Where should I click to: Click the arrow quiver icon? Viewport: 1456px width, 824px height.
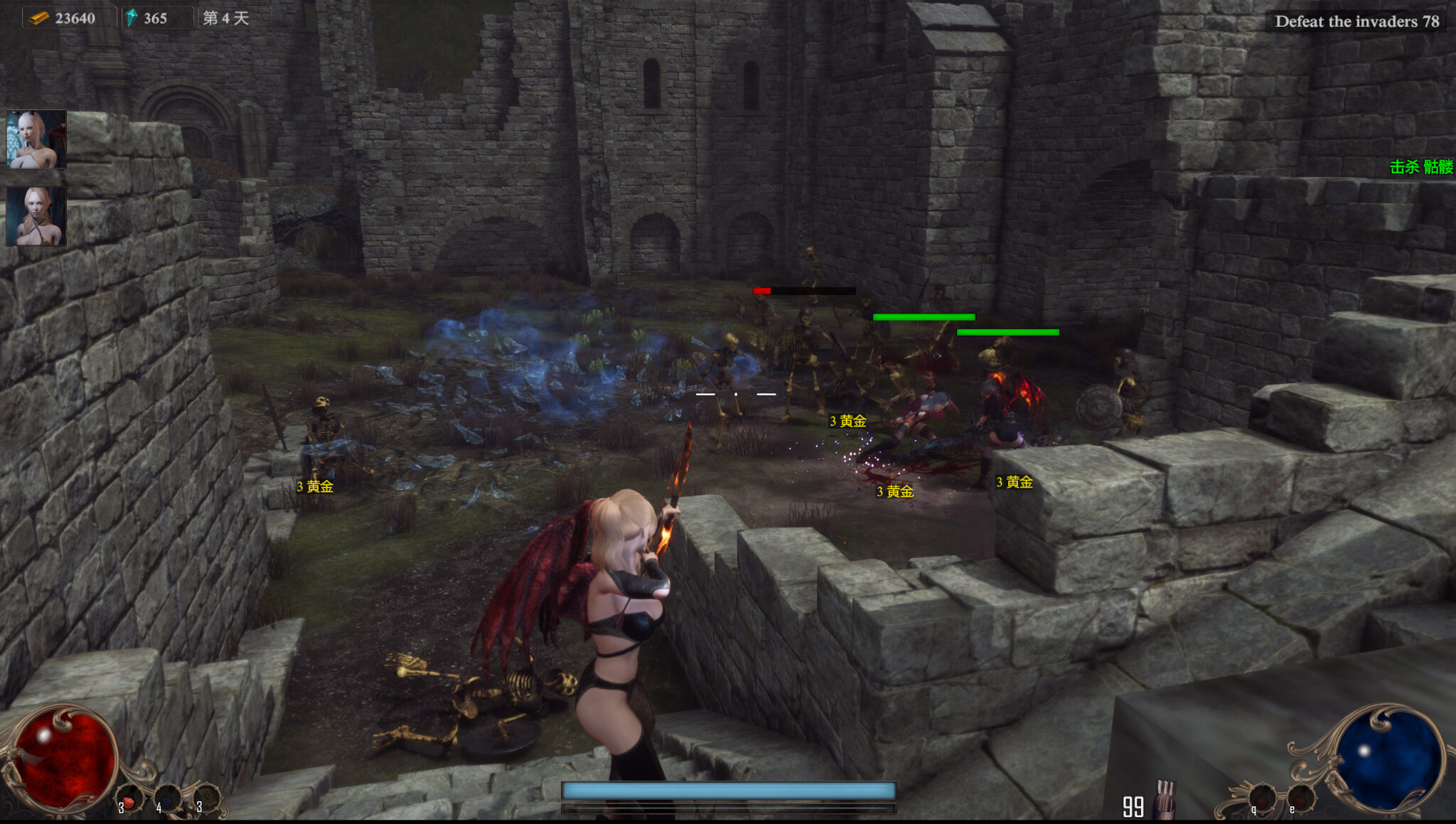pos(1165,799)
